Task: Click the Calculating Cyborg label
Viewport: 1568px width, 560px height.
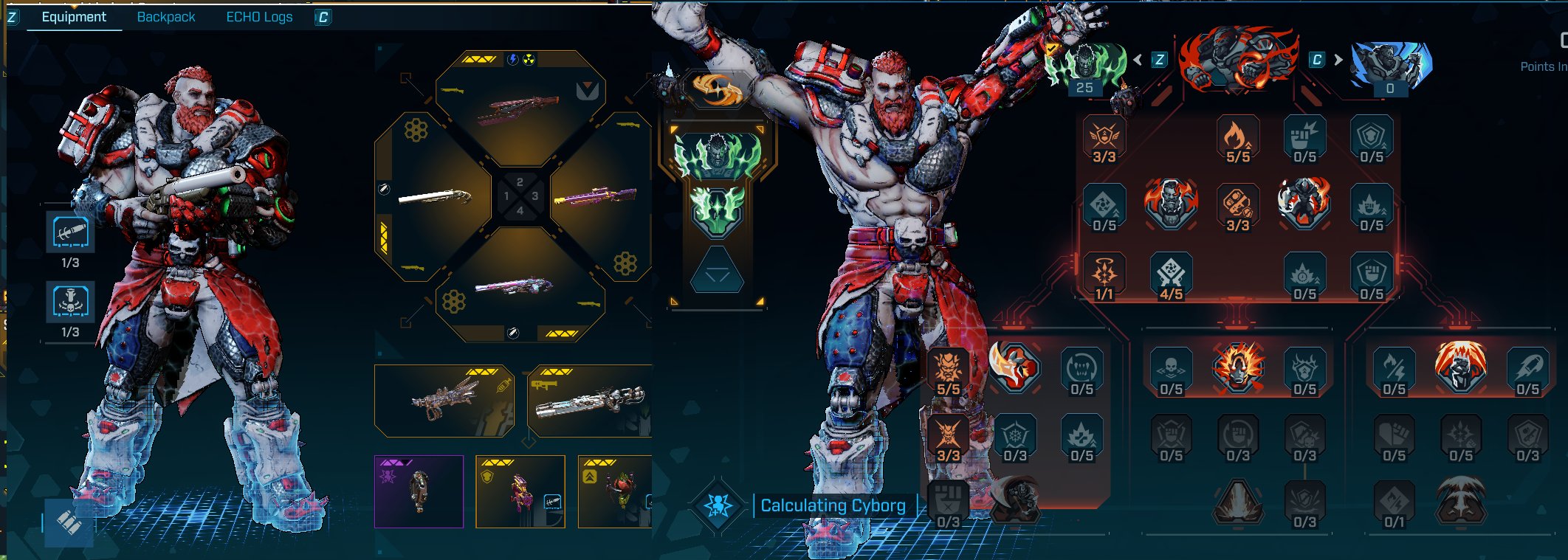Action: pos(833,505)
